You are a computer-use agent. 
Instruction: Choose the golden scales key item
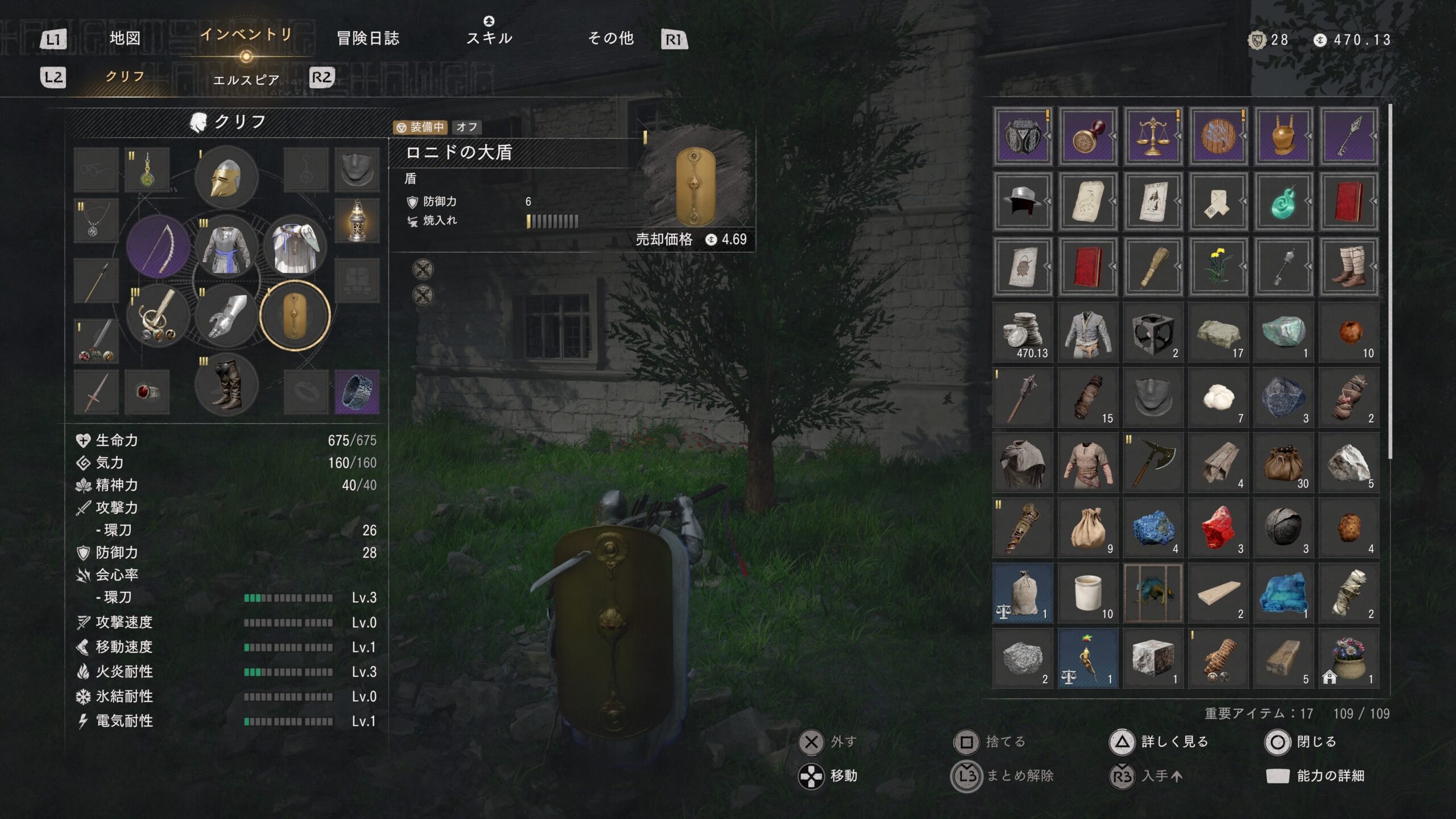(x=1152, y=136)
